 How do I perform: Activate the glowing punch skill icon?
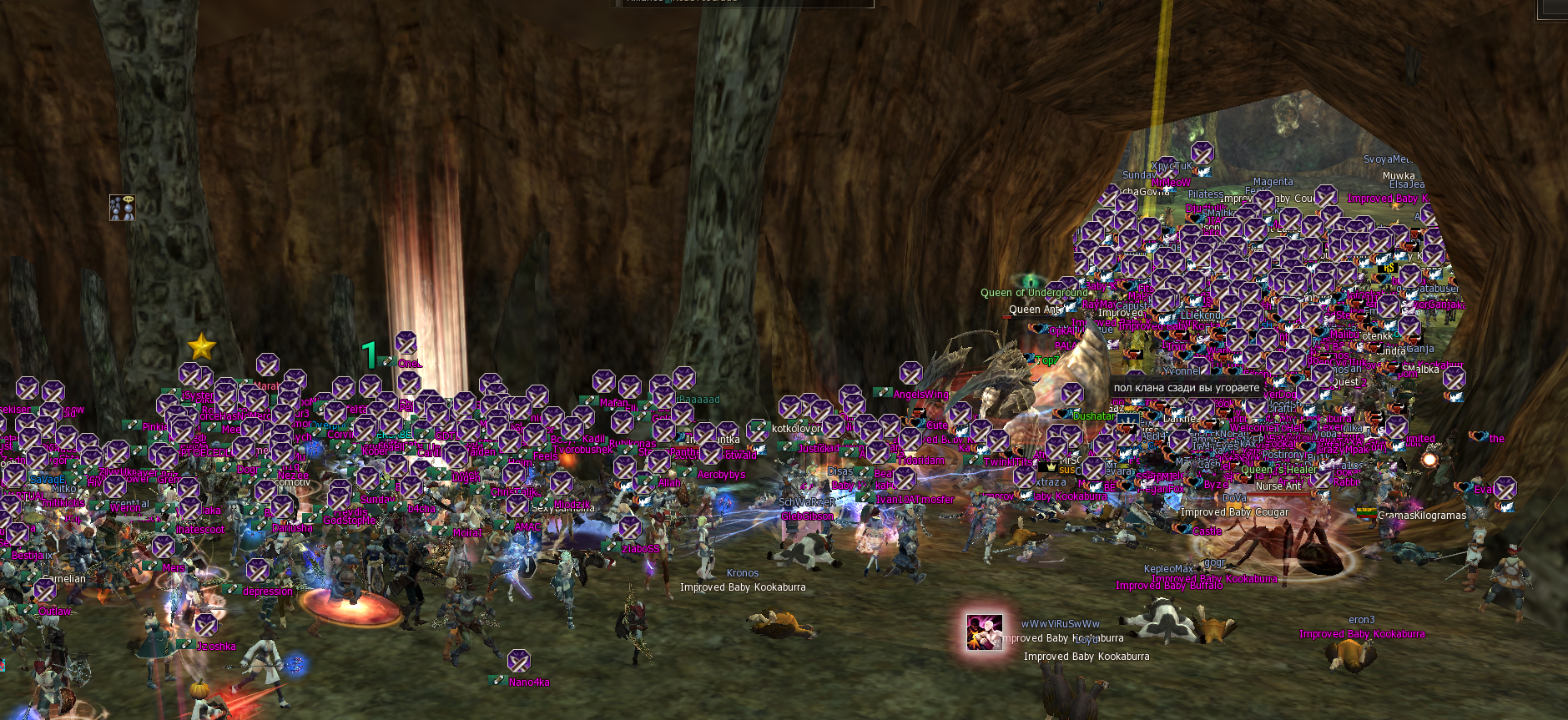click(984, 632)
